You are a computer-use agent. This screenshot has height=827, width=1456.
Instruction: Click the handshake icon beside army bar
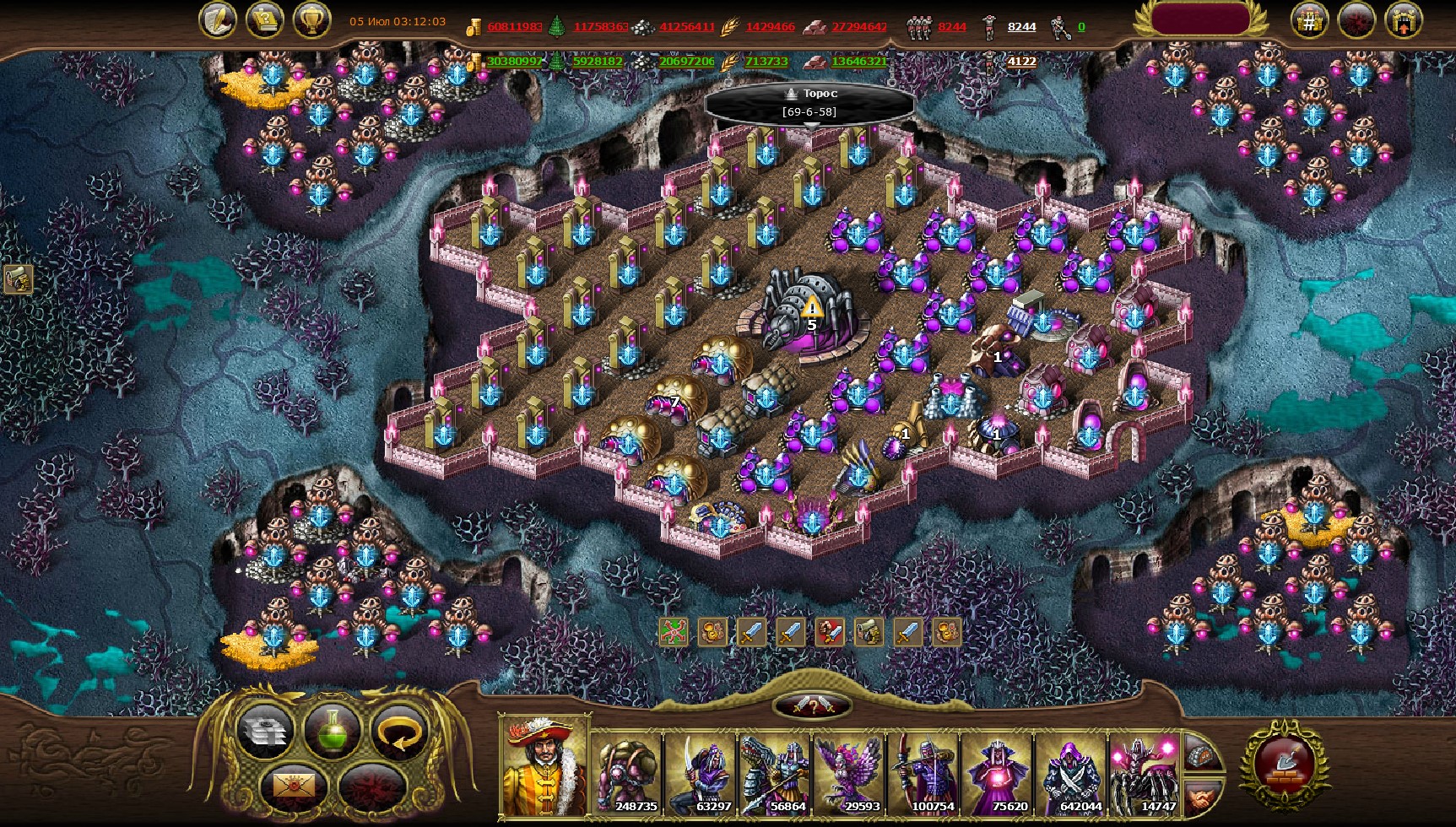(x=1202, y=796)
